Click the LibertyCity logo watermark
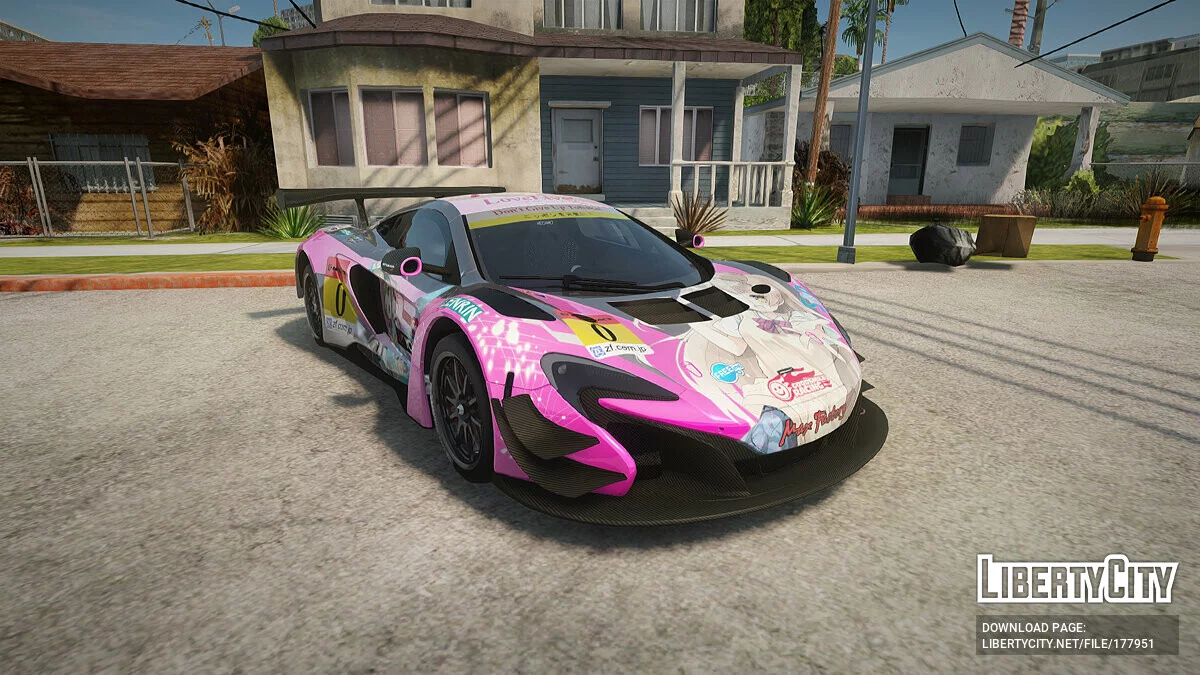The height and width of the screenshot is (675, 1200). click(x=1076, y=579)
